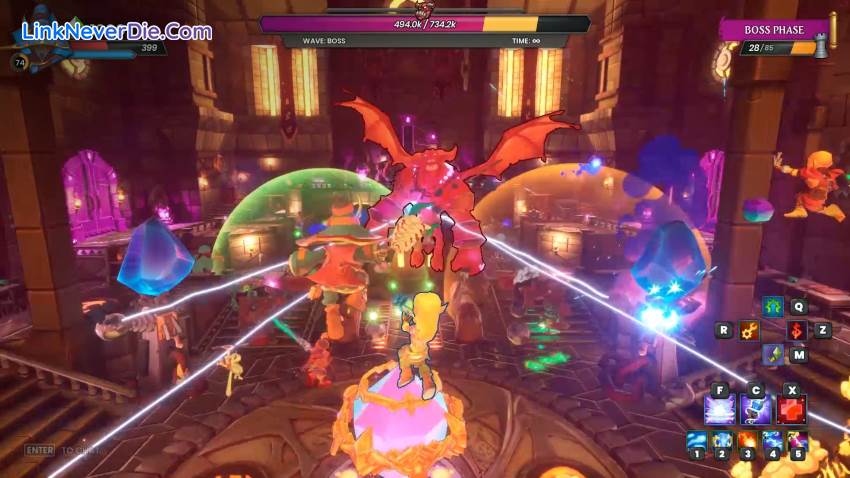Select the blue gear defense in slot 2
This screenshot has width=850, height=478.
[722, 441]
